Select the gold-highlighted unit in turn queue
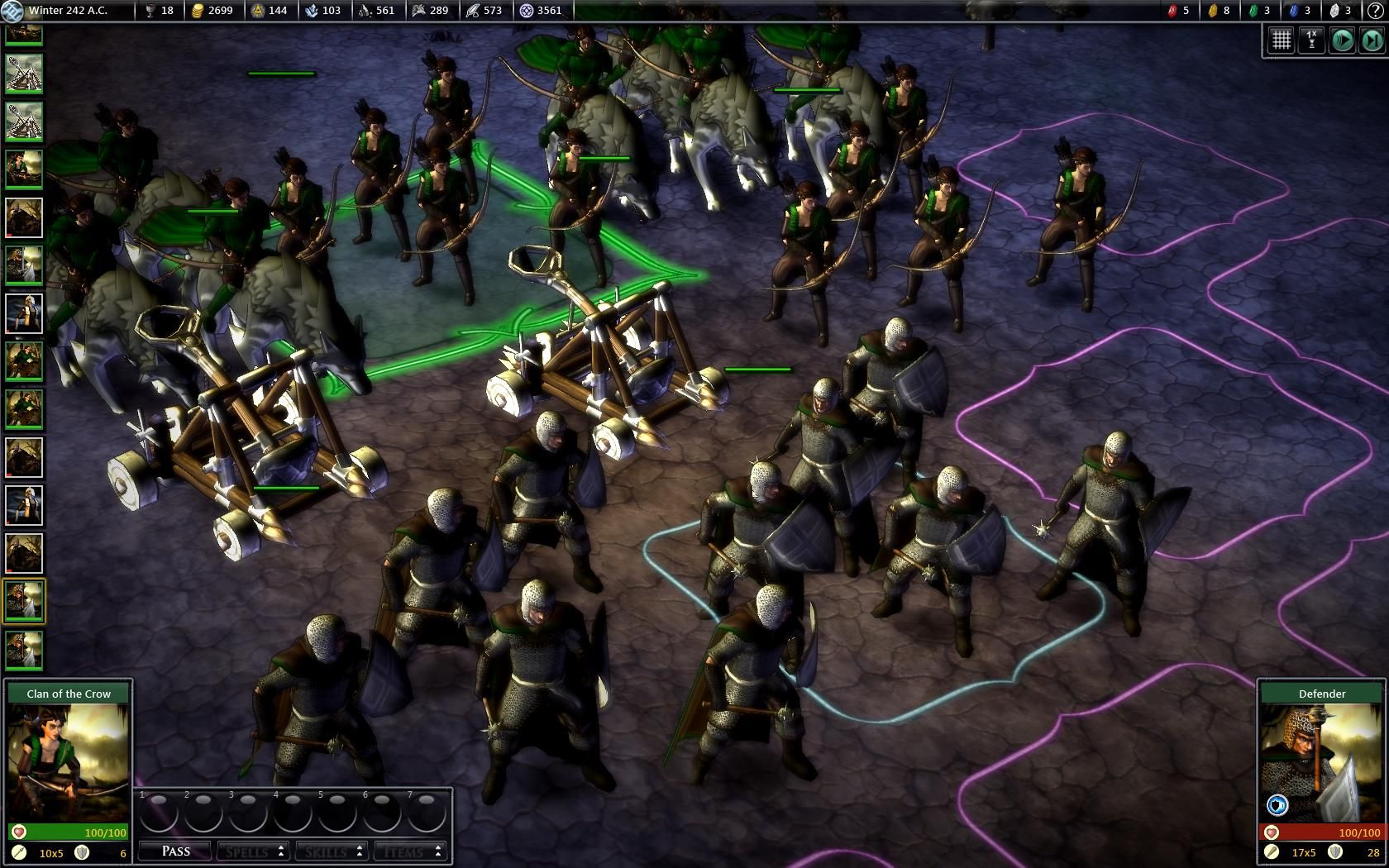 (24, 601)
